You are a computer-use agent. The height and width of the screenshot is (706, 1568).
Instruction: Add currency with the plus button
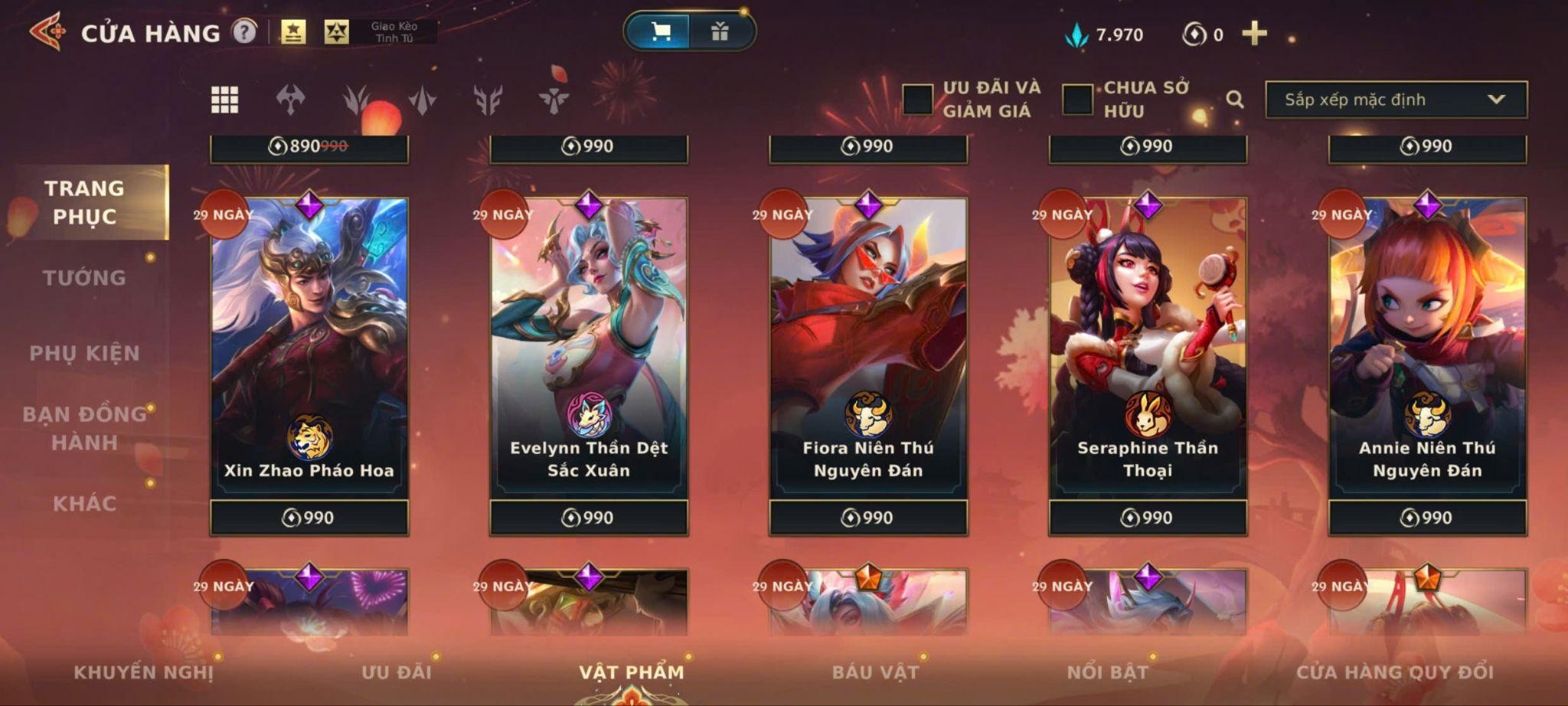coord(1254,34)
